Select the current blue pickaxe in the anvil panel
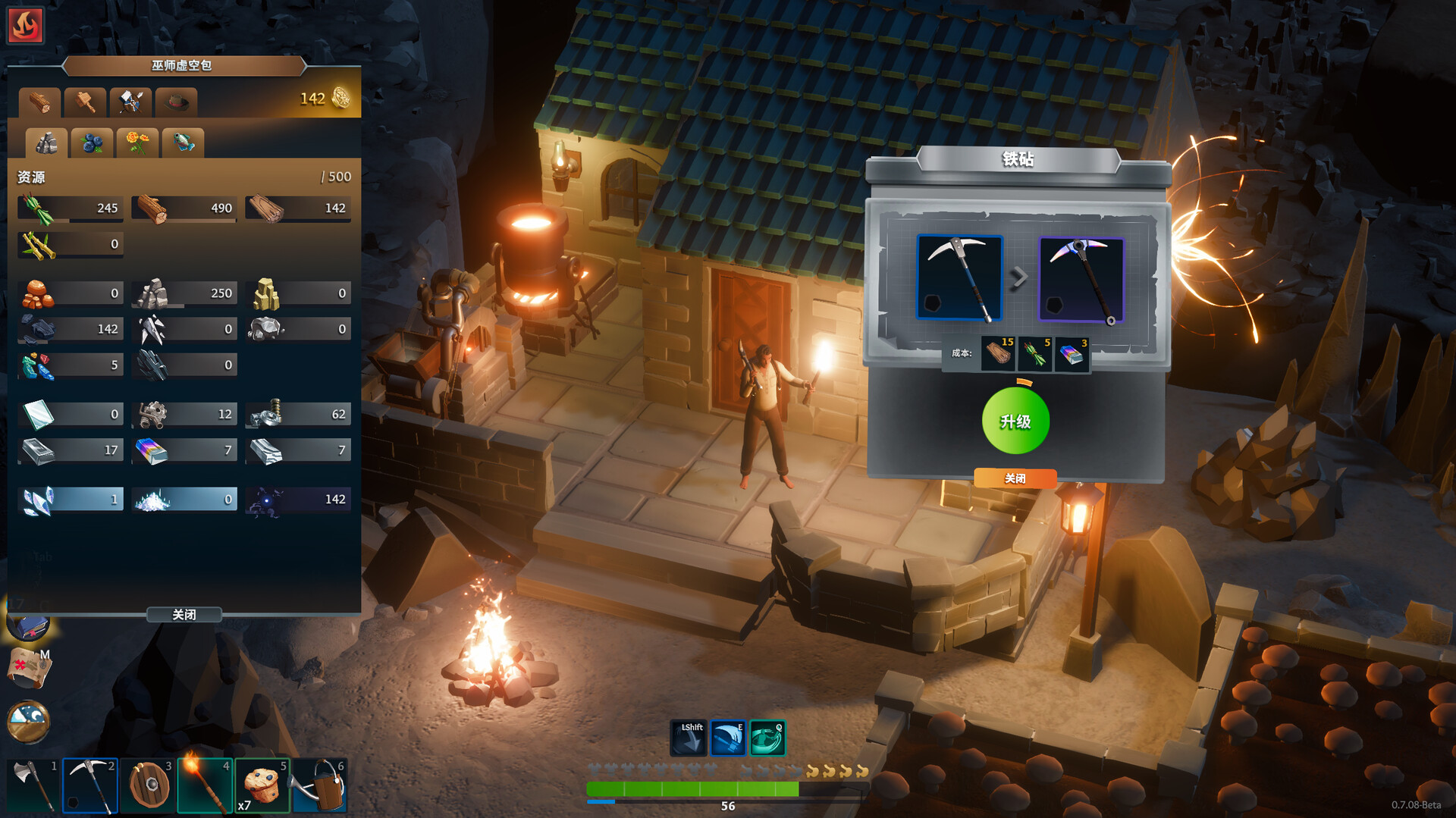This screenshot has height=818, width=1456. [959, 279]
